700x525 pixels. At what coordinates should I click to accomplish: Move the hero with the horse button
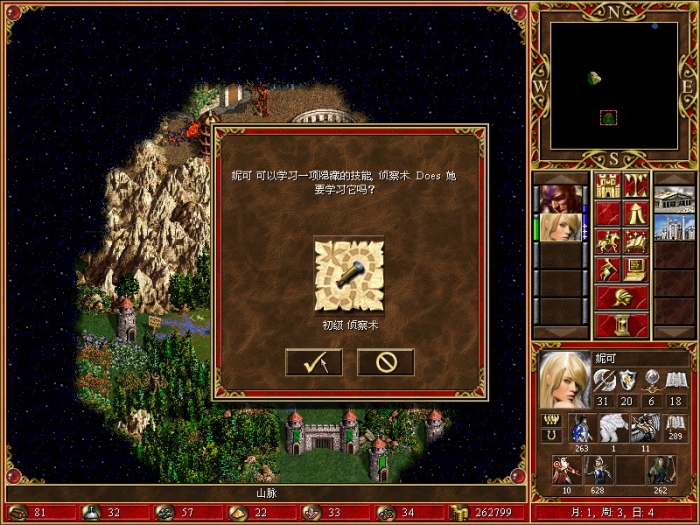tap(607, 241)
